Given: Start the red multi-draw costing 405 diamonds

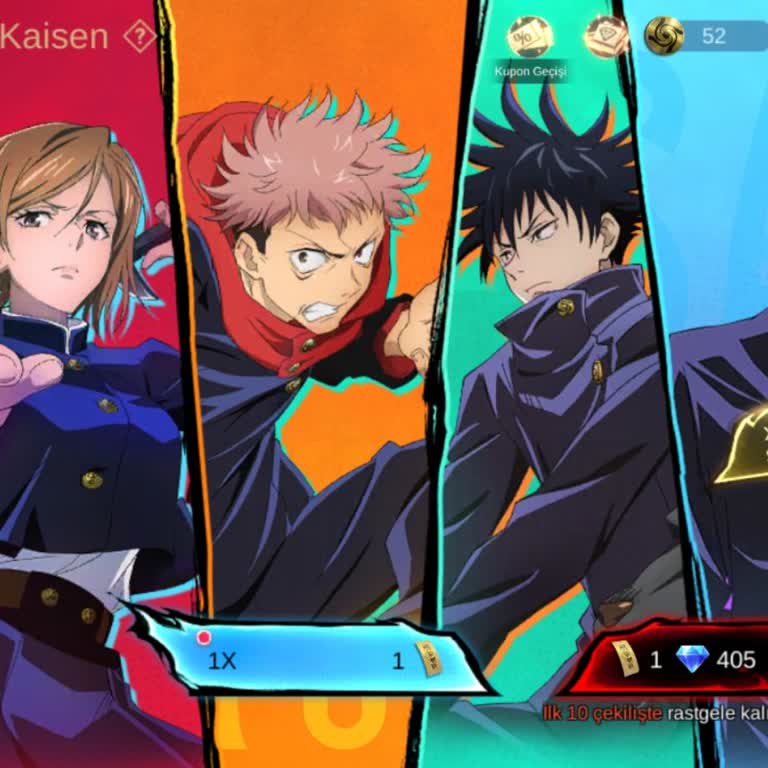Looking at the screenshot, I should [680, 659].
